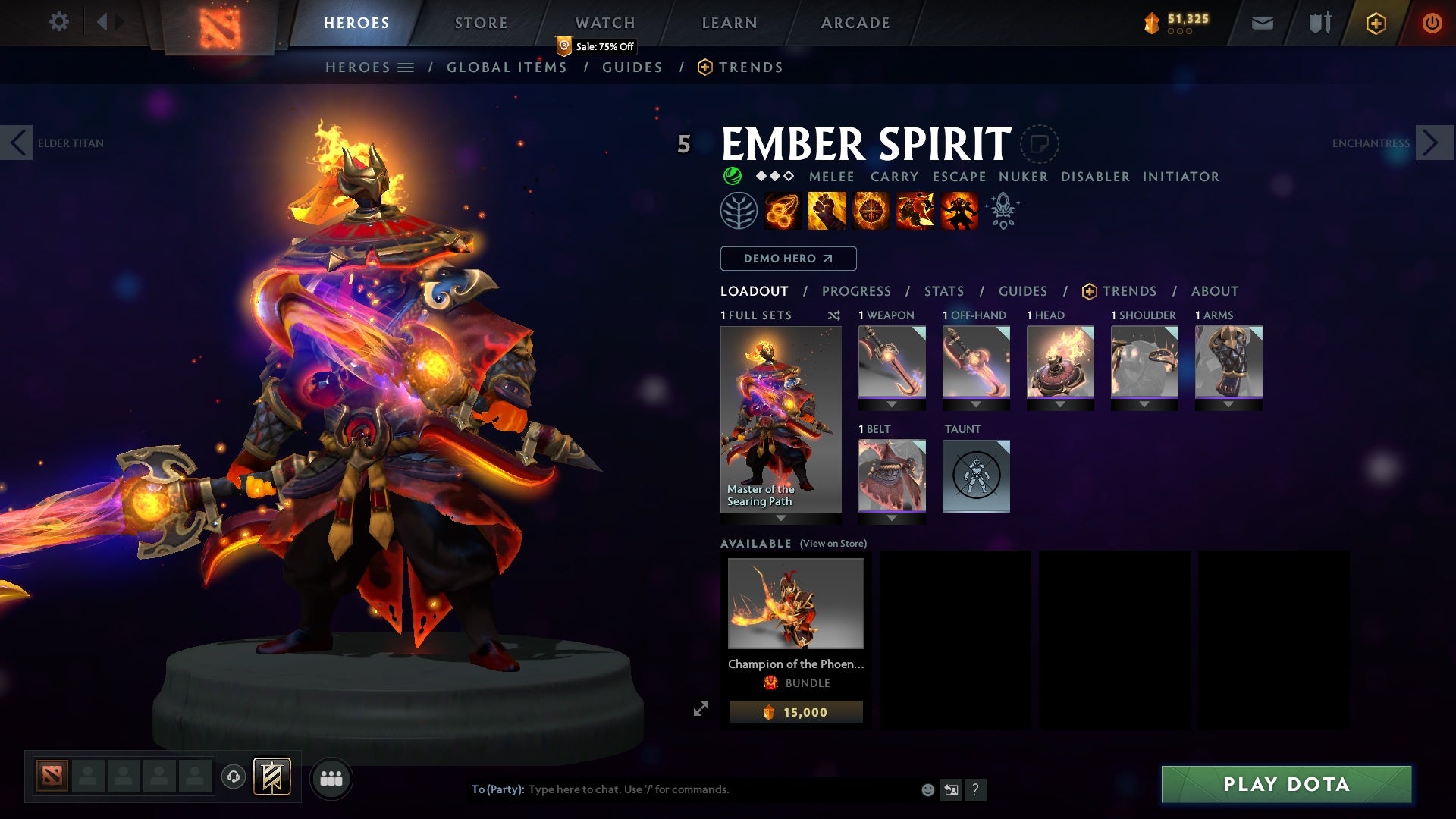The image size is (1456, 819).
Task: Expand the 1 WEAPON item dropdown arrow
Action: click(x=892, y=405)
